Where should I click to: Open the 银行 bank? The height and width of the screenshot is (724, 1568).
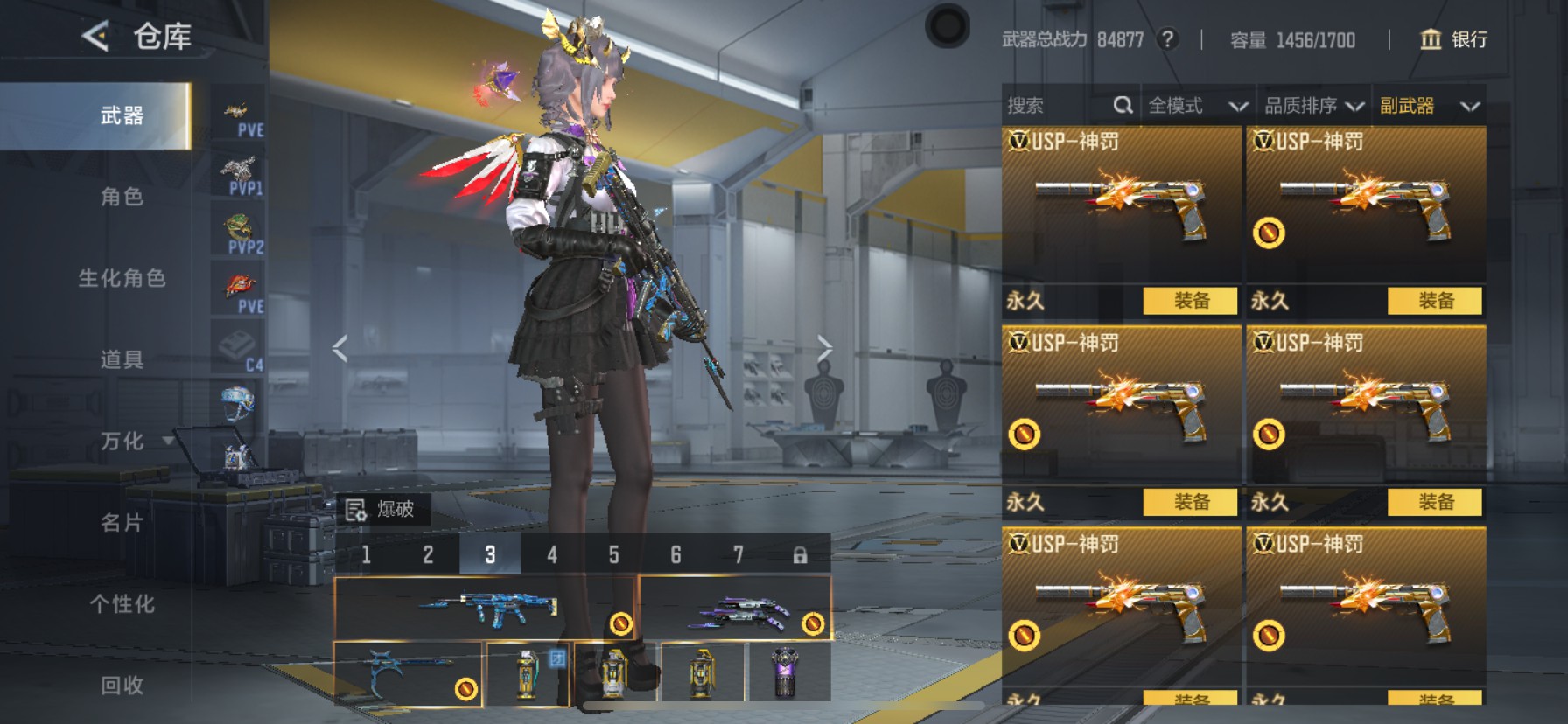1453,39
